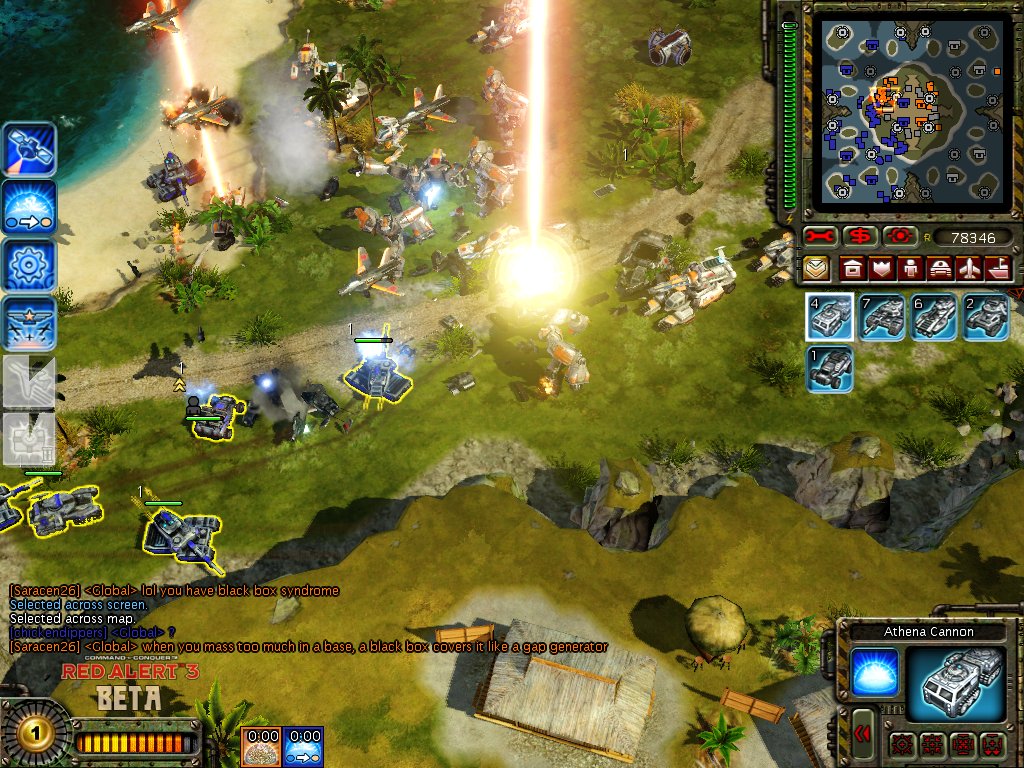Activate the gear-shaped support power
Viewport: 1024px width, 768px height.
[x=28, y=266]
